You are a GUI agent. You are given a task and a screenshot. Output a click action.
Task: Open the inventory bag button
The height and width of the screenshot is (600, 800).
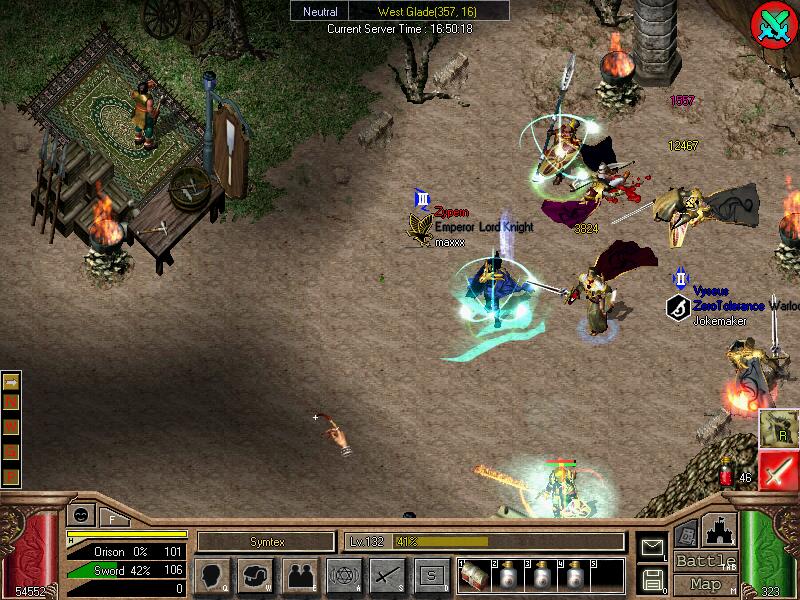255,575
